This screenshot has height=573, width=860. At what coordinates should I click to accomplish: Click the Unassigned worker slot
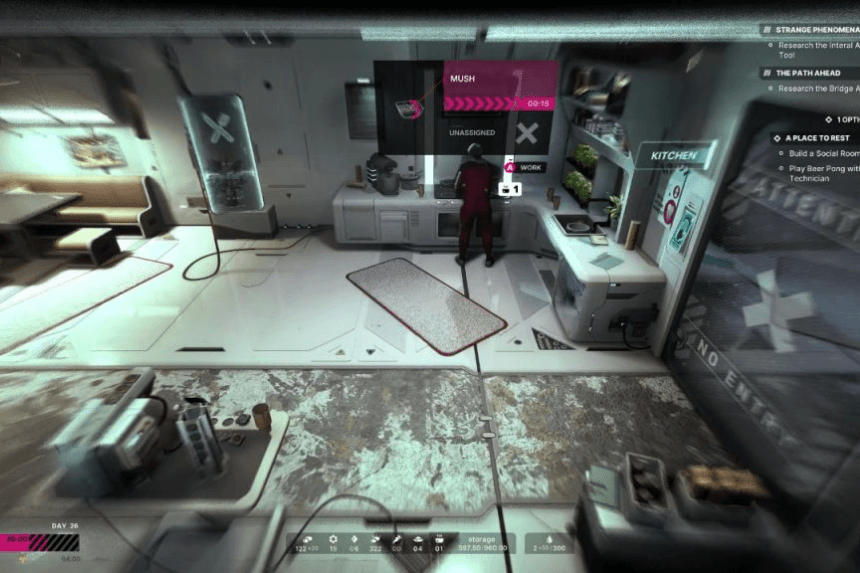[x=473, y=133]
